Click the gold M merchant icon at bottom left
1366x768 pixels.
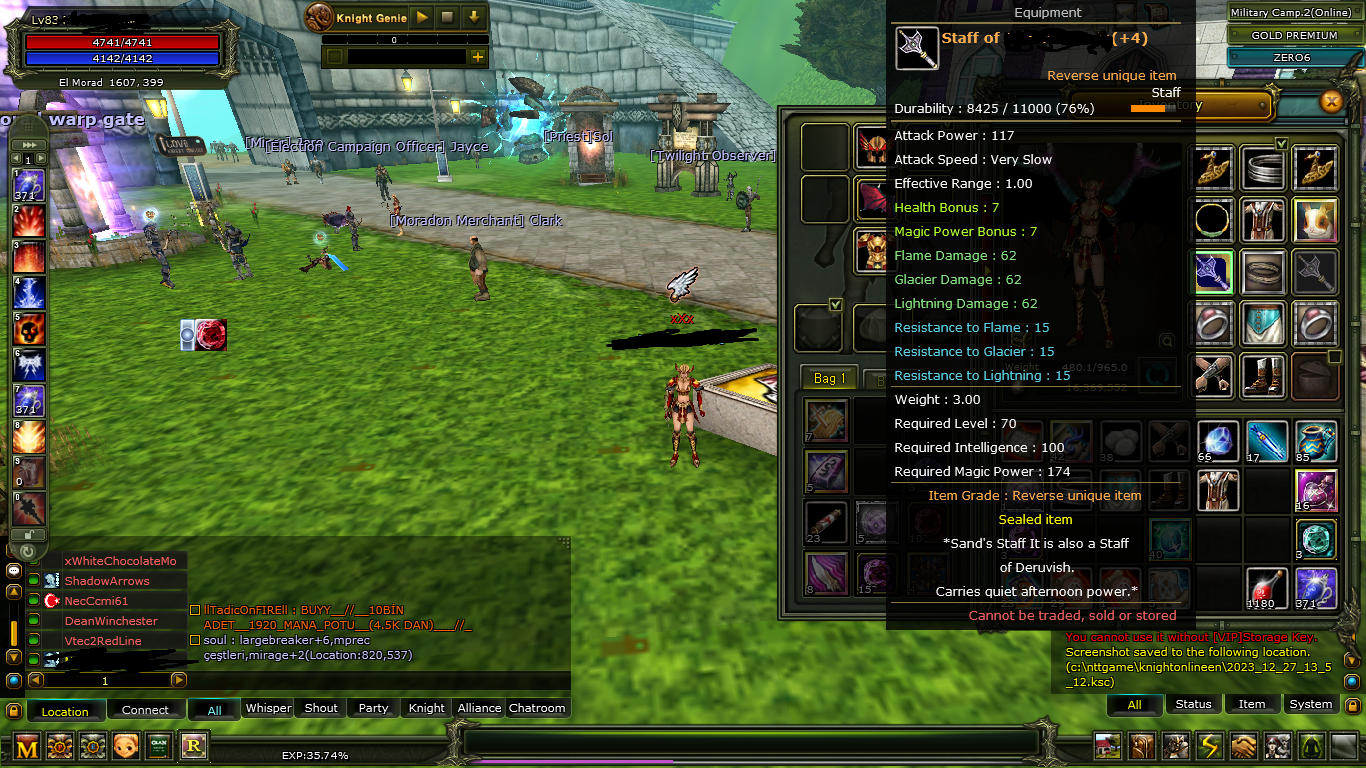tap(26, 747)
